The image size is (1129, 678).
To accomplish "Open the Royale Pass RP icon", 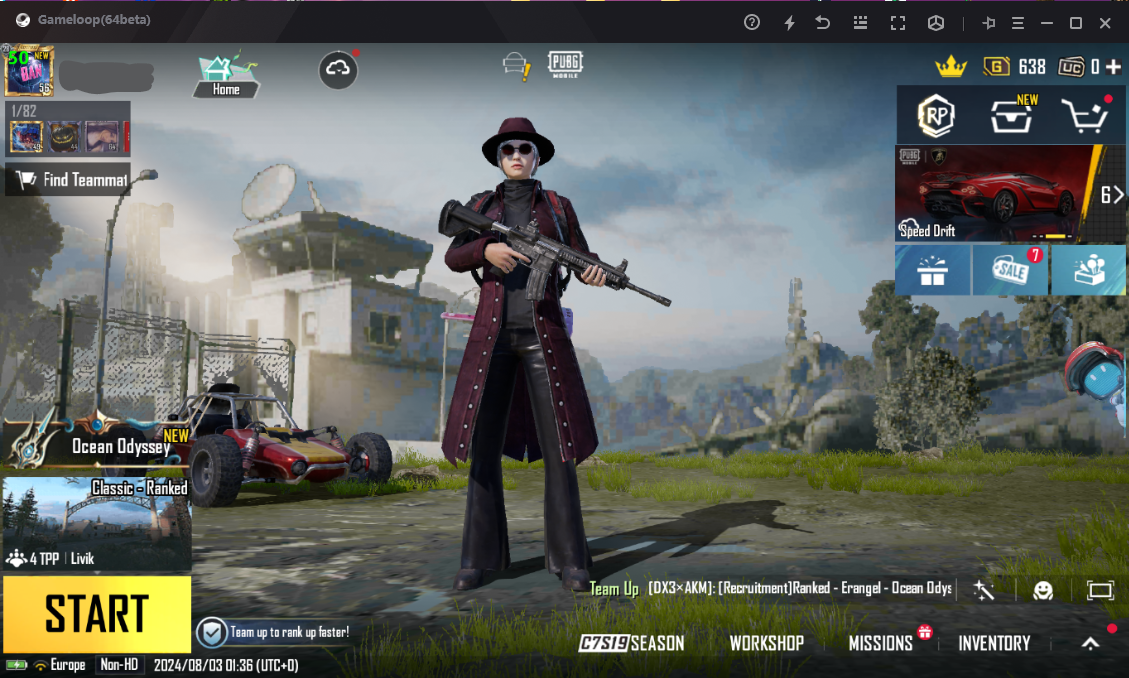I will click(937, 116).
